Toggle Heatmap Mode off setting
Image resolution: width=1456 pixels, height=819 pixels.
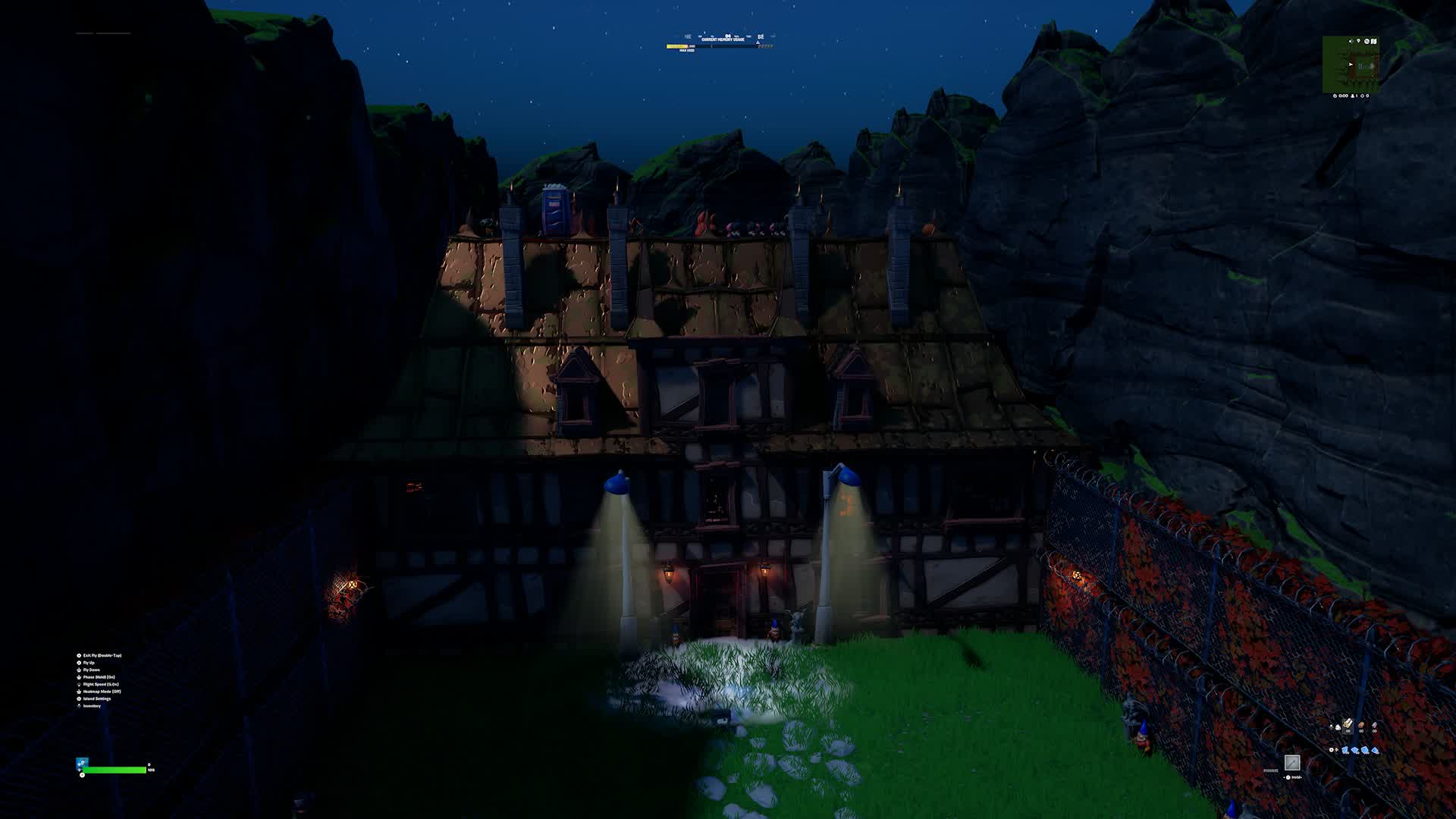point(102,692)
